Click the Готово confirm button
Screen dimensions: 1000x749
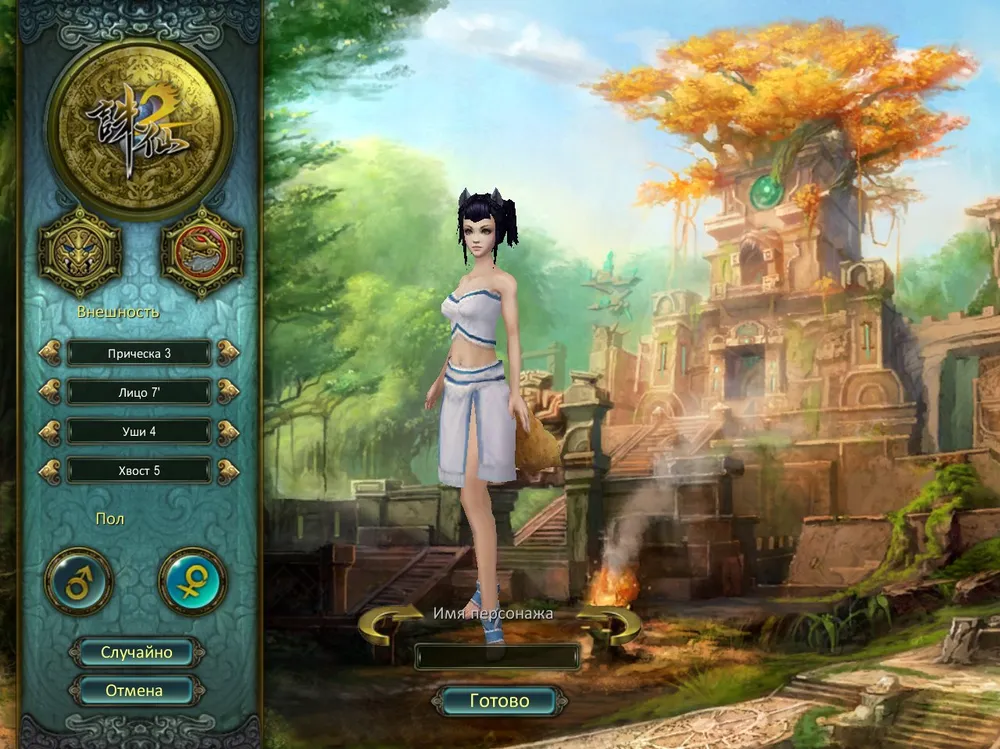[x=498, y=701]
